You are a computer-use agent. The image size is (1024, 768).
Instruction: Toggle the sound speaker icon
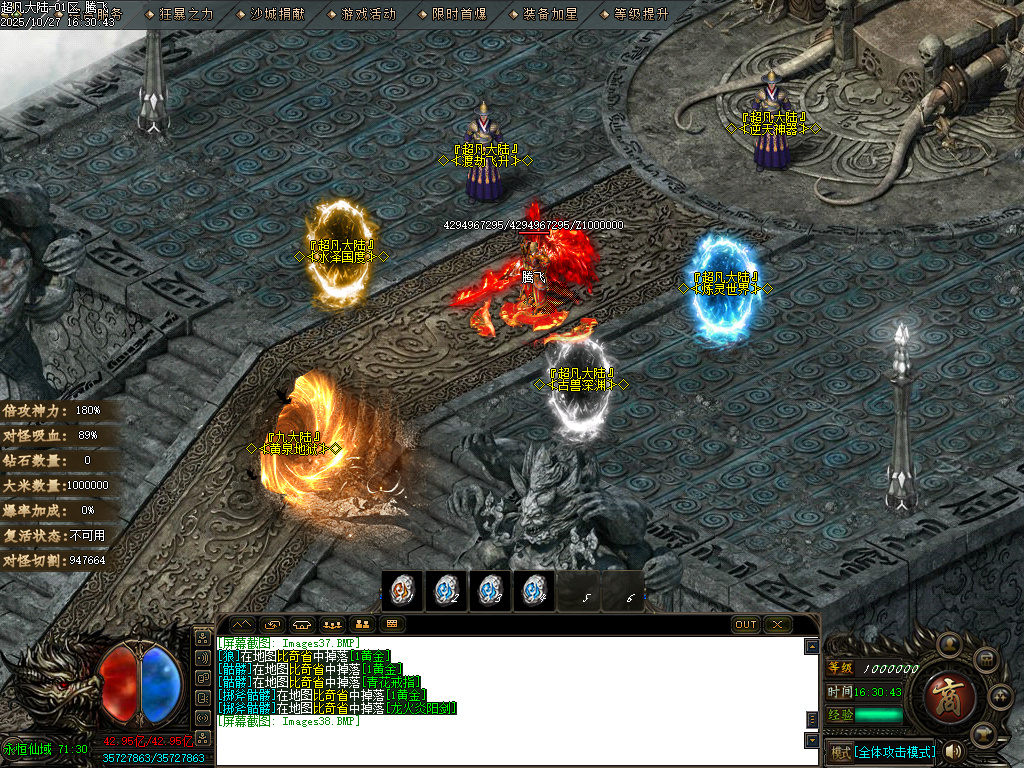click(x=953, y=751)
